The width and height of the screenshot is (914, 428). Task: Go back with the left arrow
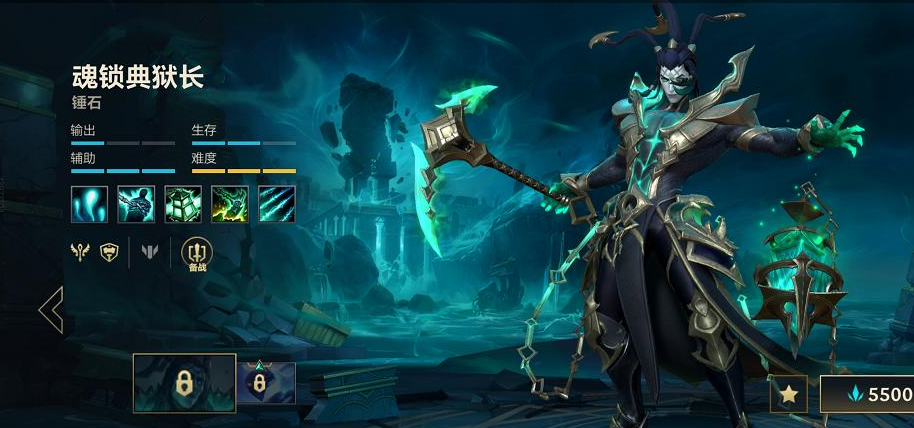(x=50, y=310)
